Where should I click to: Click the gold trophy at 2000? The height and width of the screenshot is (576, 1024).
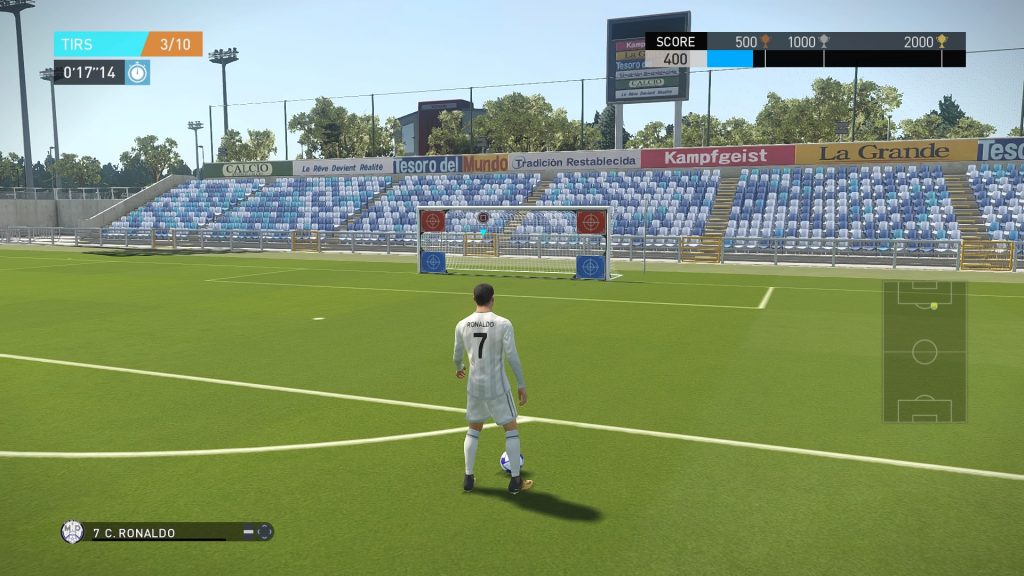click(941, 41)
